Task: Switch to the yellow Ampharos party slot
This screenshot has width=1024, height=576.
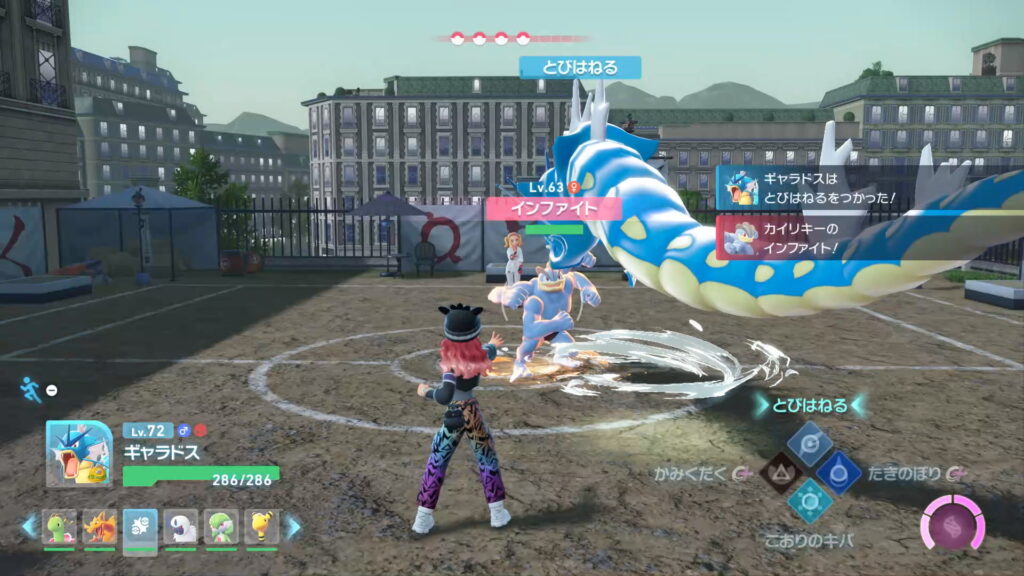Action: point(261,526)
